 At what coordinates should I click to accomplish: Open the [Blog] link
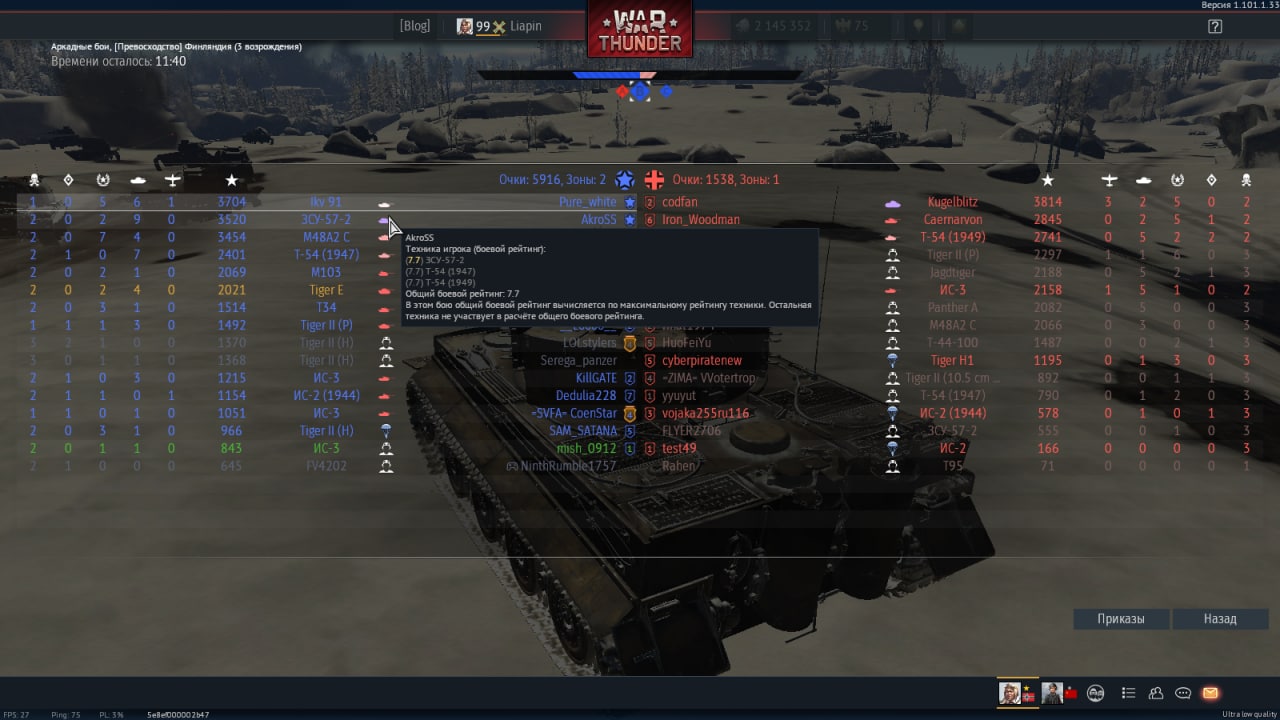(414, 26)
